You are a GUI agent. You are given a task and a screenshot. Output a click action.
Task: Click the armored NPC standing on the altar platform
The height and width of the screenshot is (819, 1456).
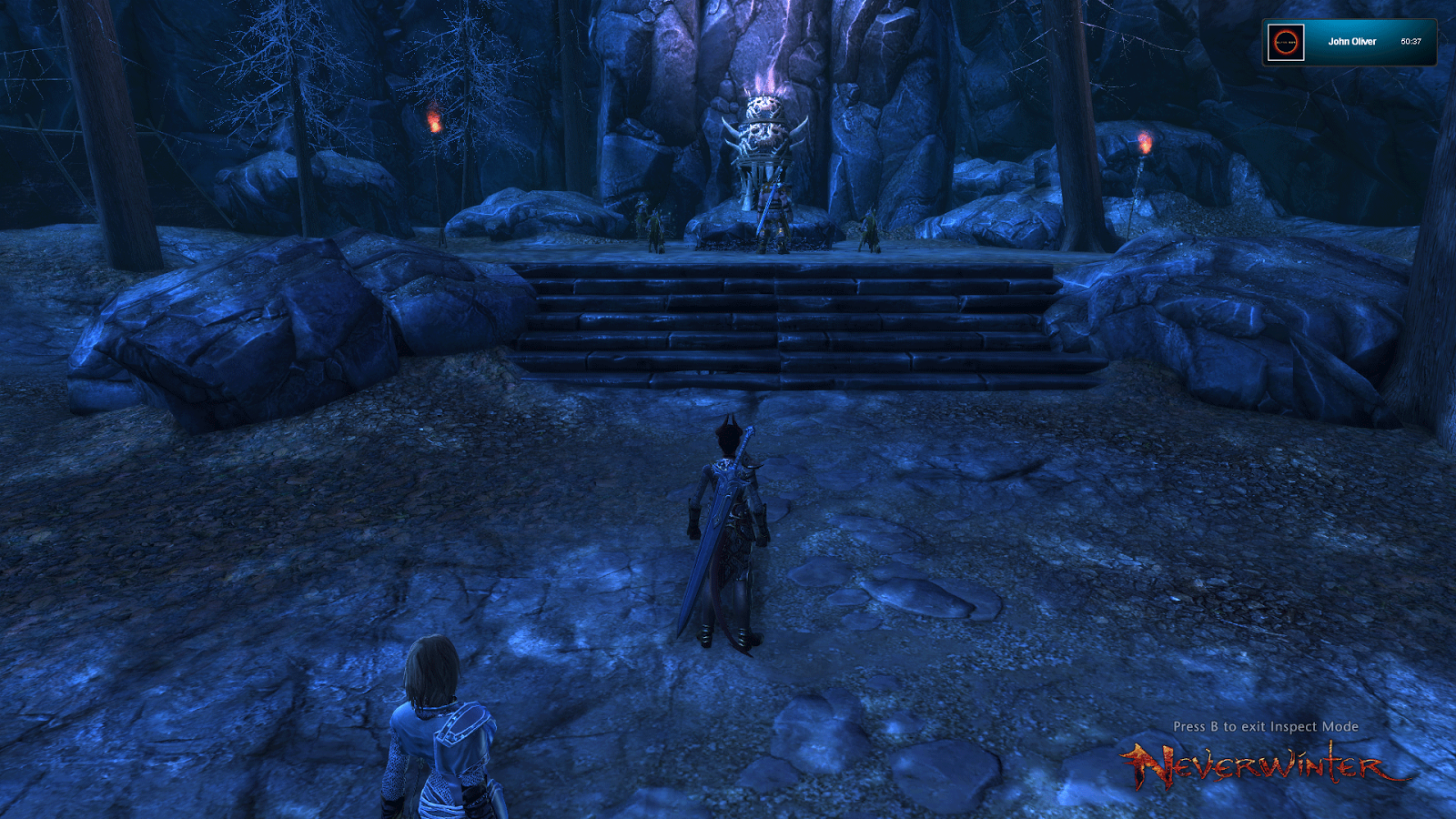(x=775, y=209)
